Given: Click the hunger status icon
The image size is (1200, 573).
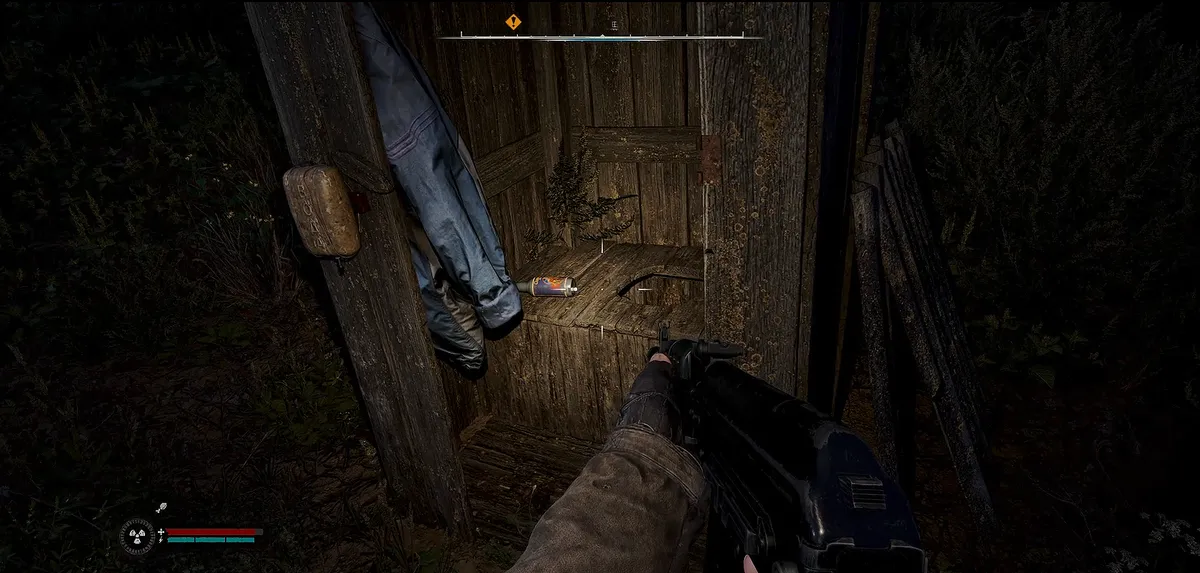Looking at the screenshot, I should (x=160, y=508).
